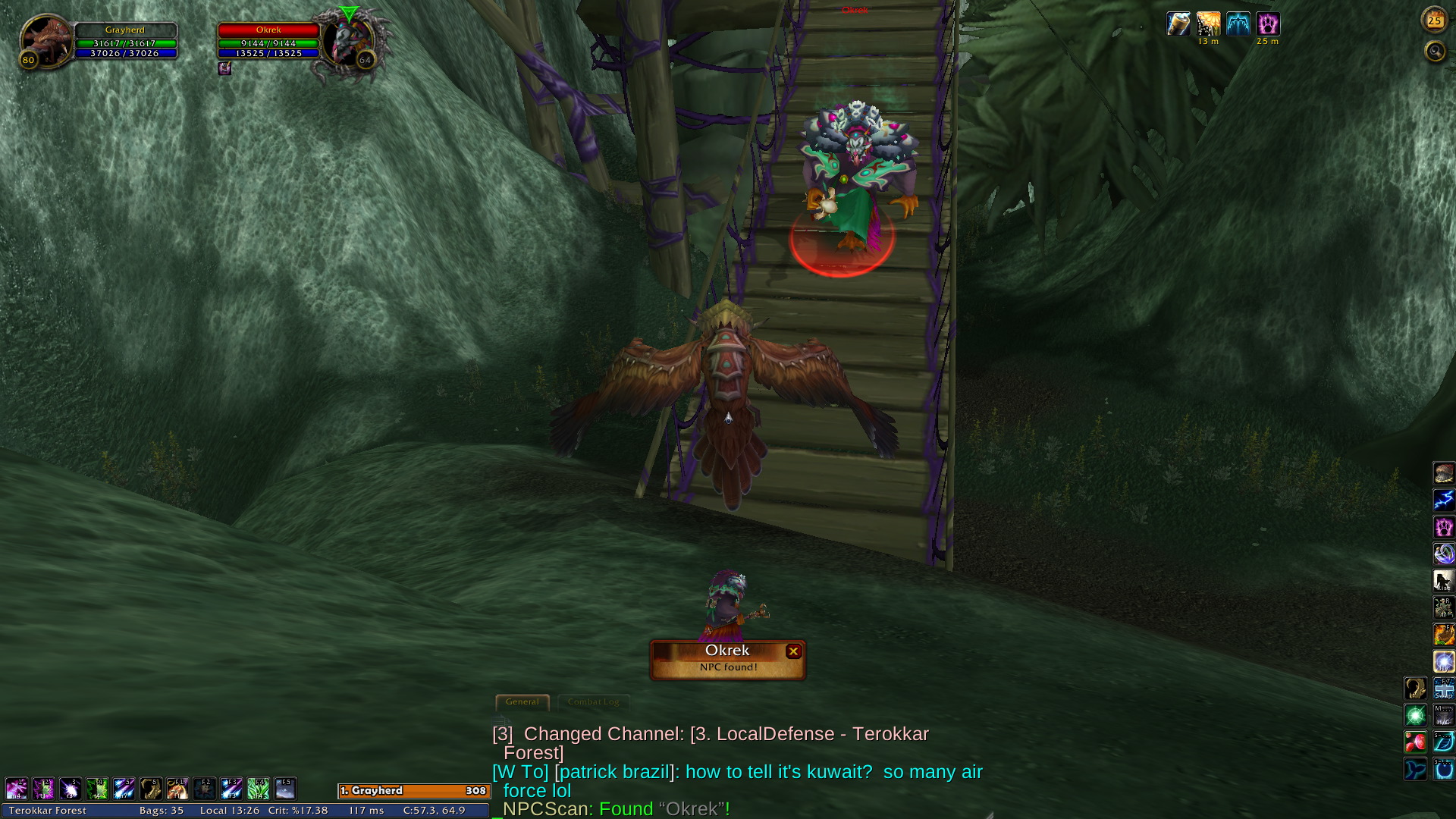Activate the blue lightning ability icon

(x=1444, y=500)
